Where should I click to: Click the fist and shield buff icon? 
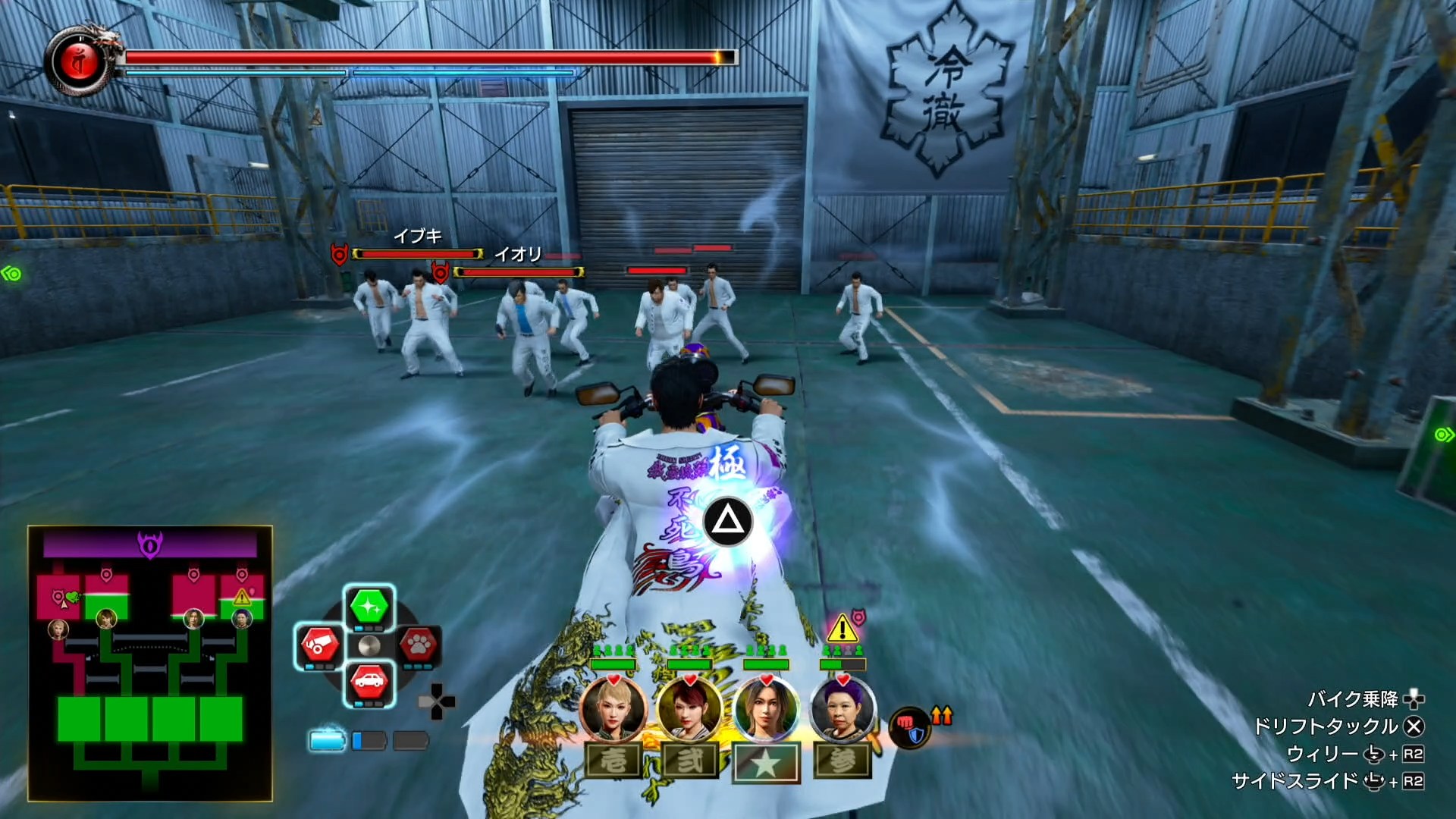click(908, 726)
